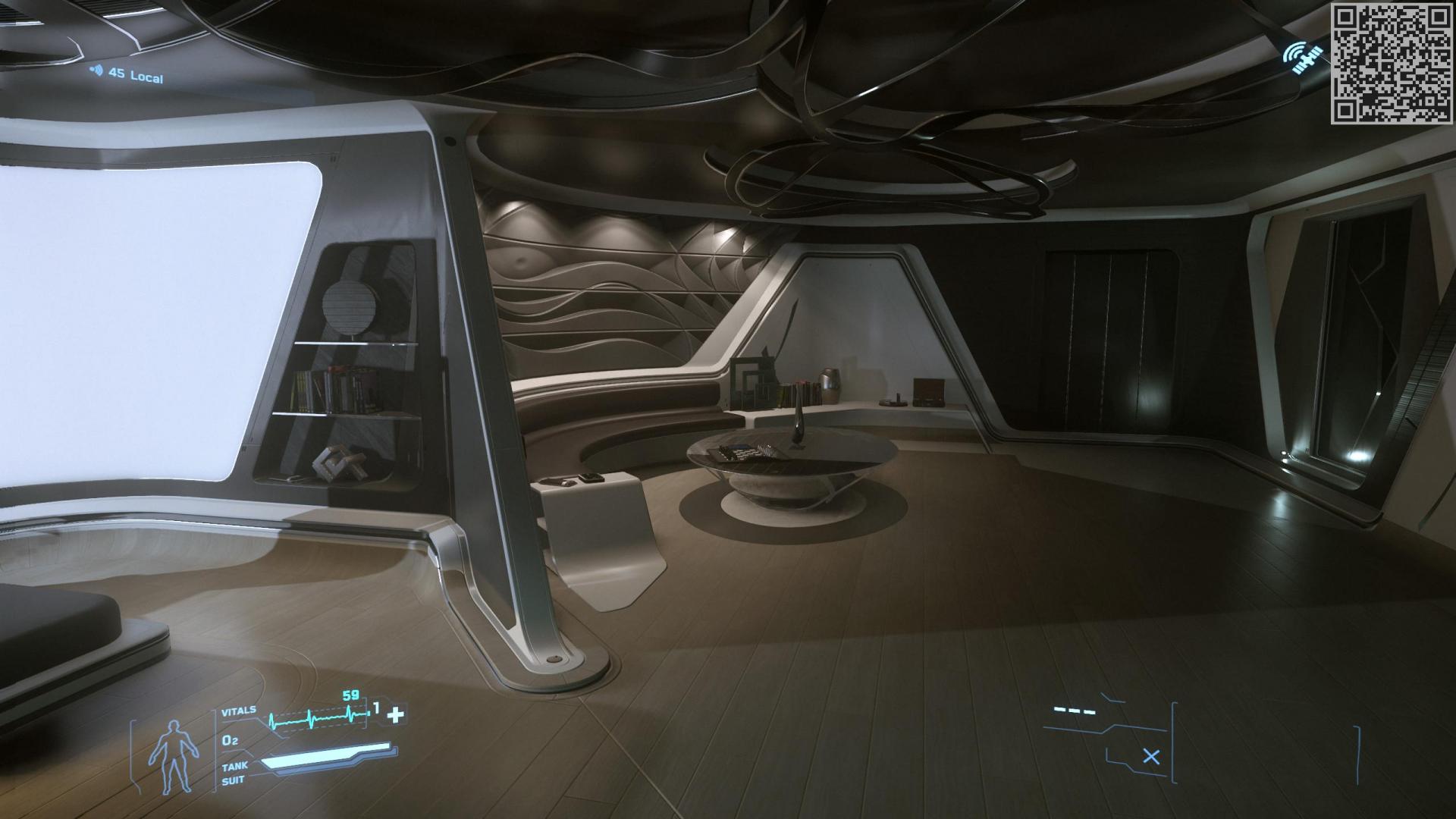
Task: Click the heart-rate value showing 59
Action: 350,695
